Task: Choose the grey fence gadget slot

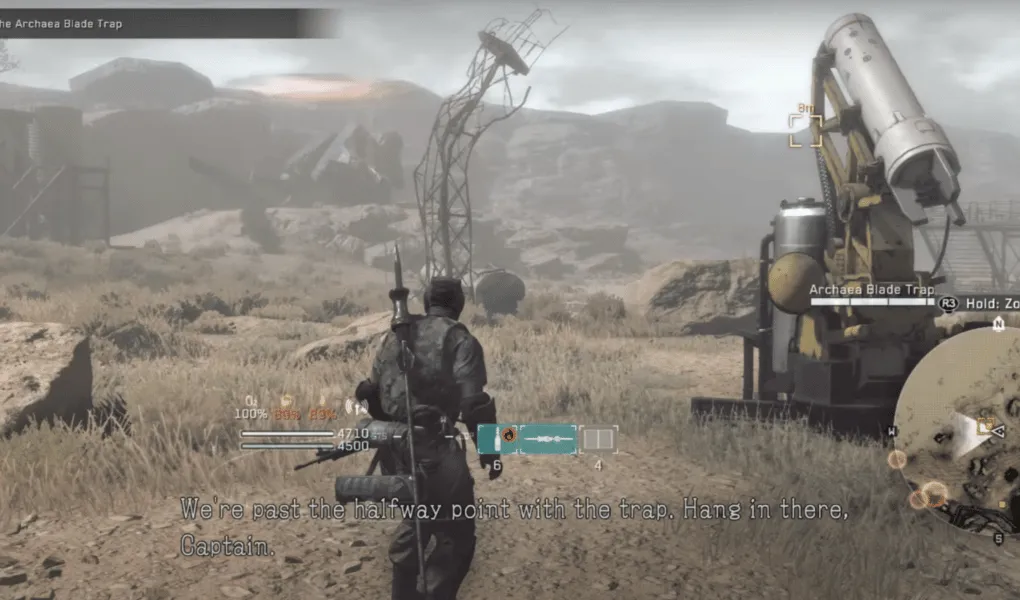Action: [x=598, y=438]
